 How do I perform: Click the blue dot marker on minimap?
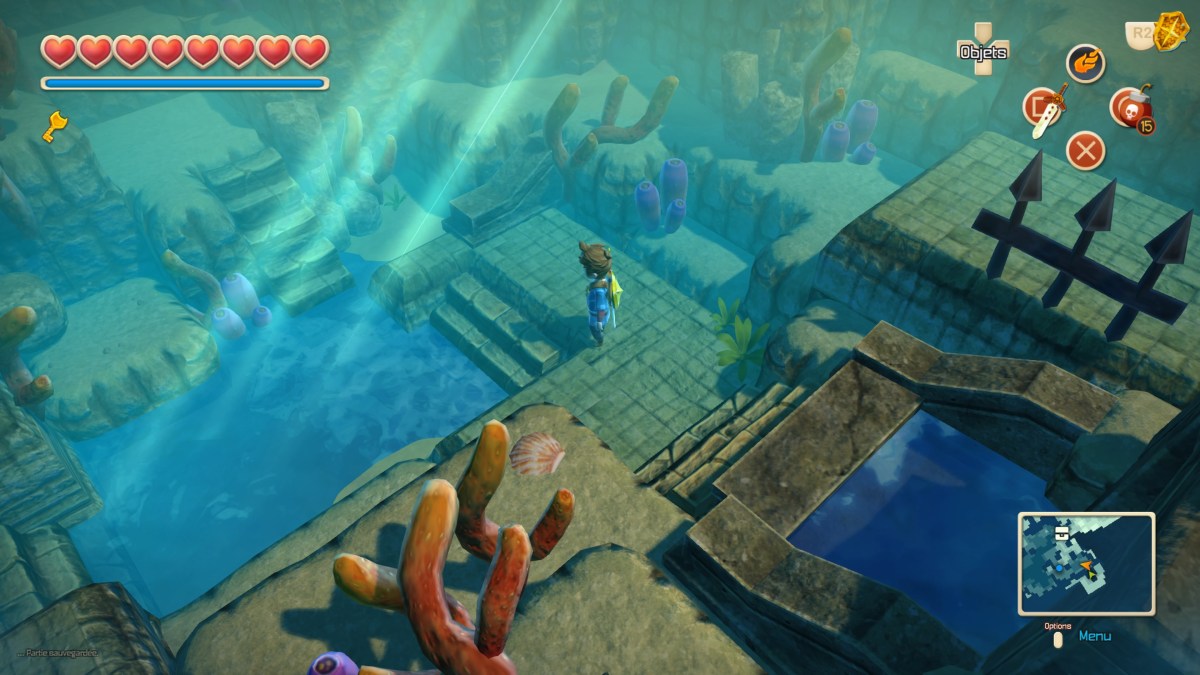pos(1059,568)
